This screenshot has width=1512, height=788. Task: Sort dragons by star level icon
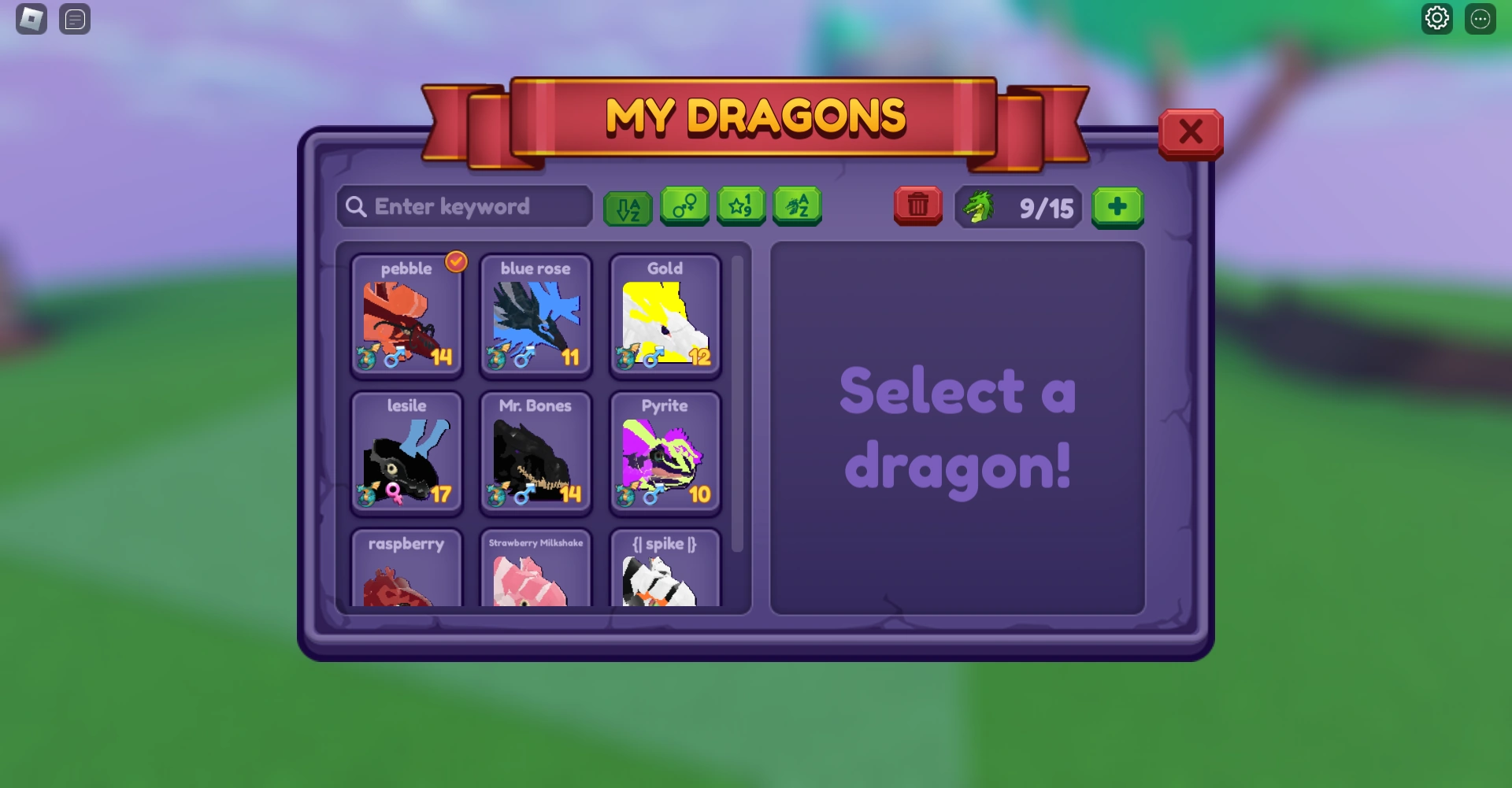[x=740, y=207]
